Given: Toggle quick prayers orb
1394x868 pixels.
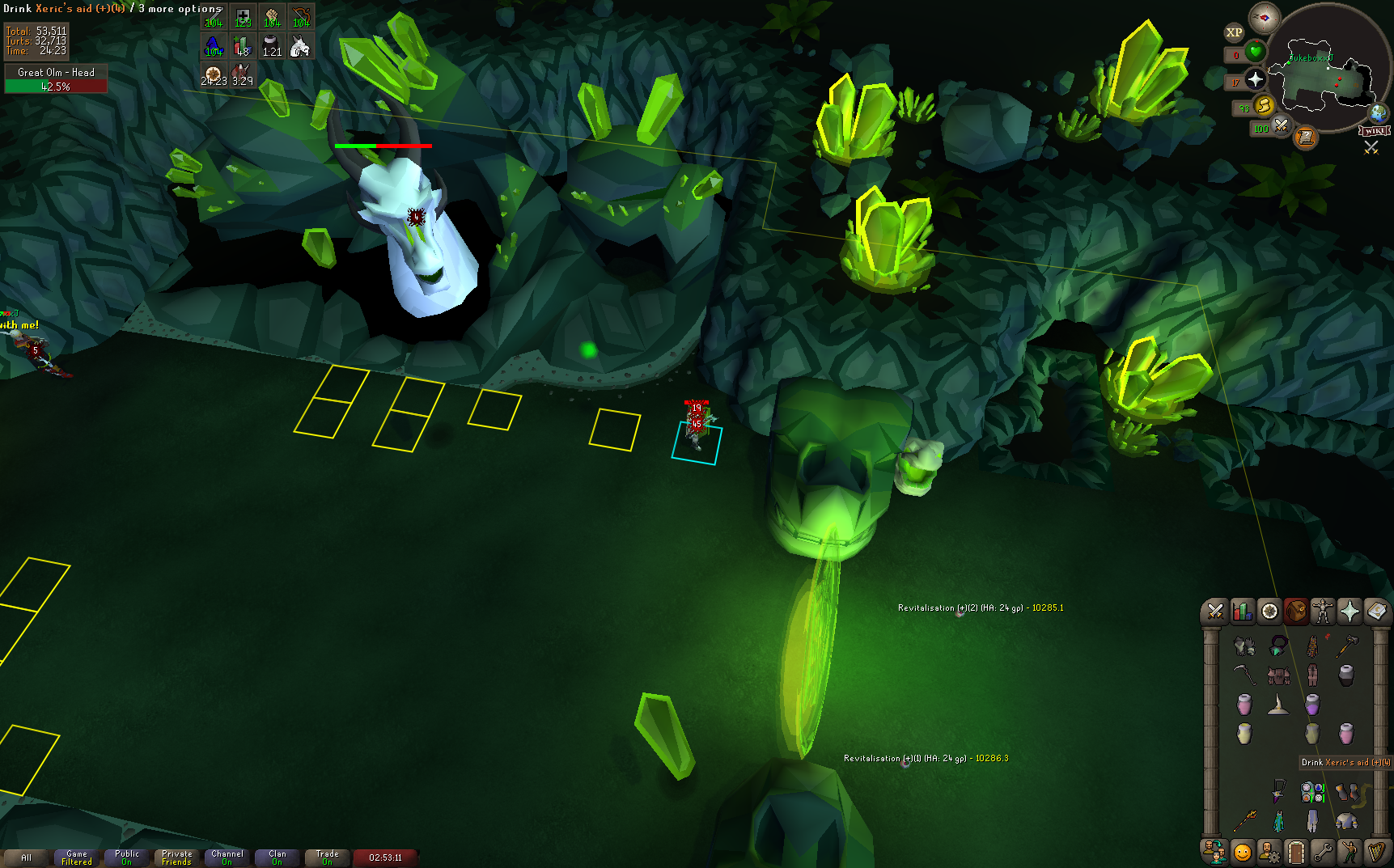Looking at the screenshot, I should (x=1256, y=79).
